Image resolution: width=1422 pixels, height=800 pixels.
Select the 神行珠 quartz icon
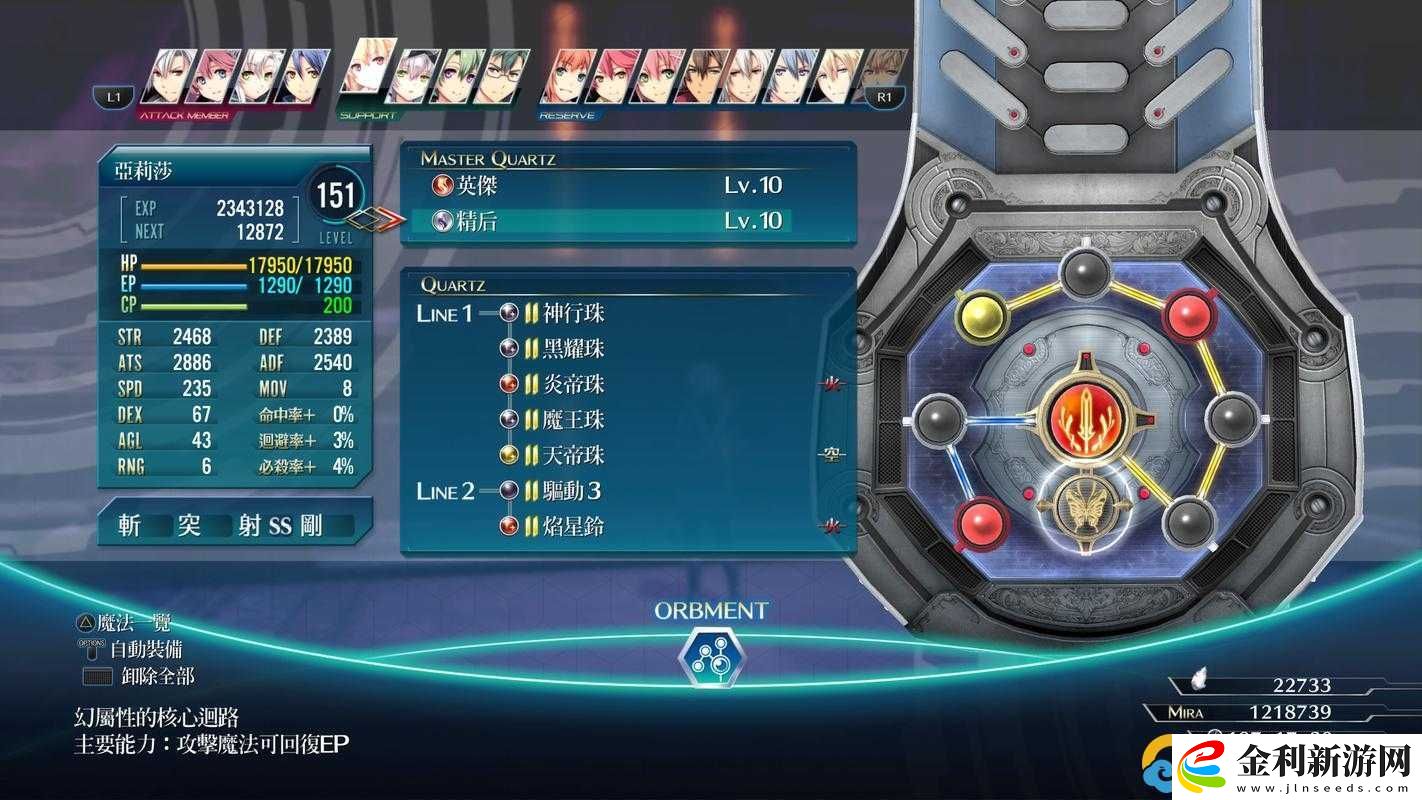tap(507, 312)
